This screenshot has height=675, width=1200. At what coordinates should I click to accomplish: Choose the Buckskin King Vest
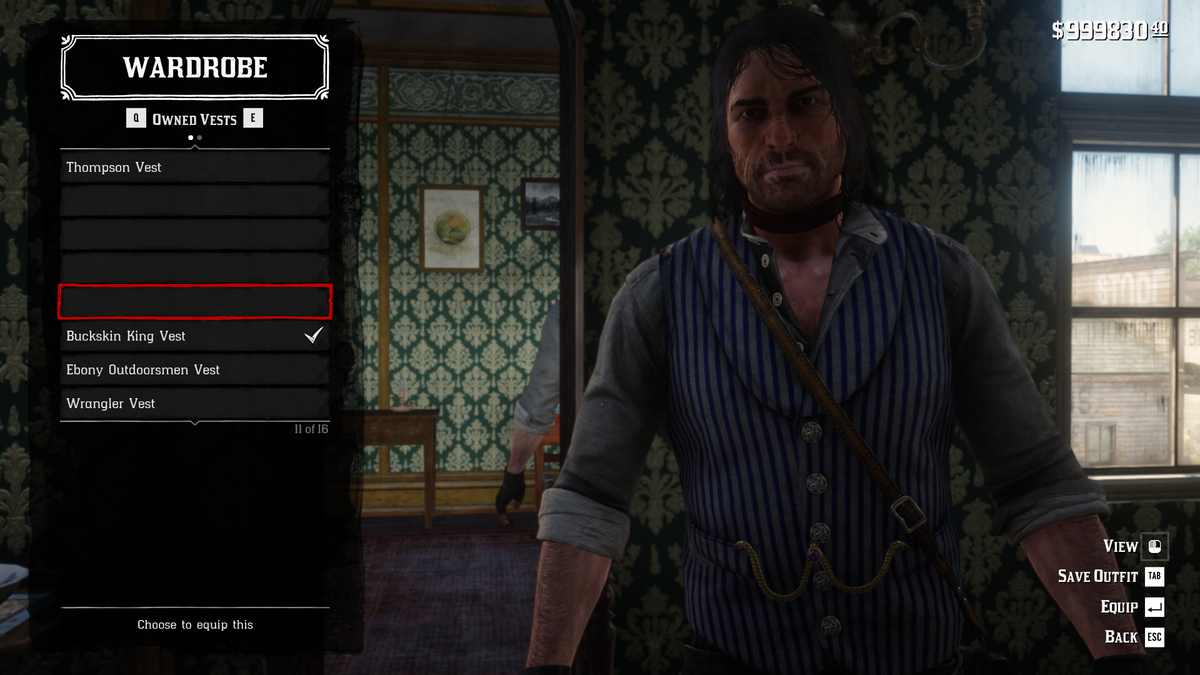[x=194, y=336]
